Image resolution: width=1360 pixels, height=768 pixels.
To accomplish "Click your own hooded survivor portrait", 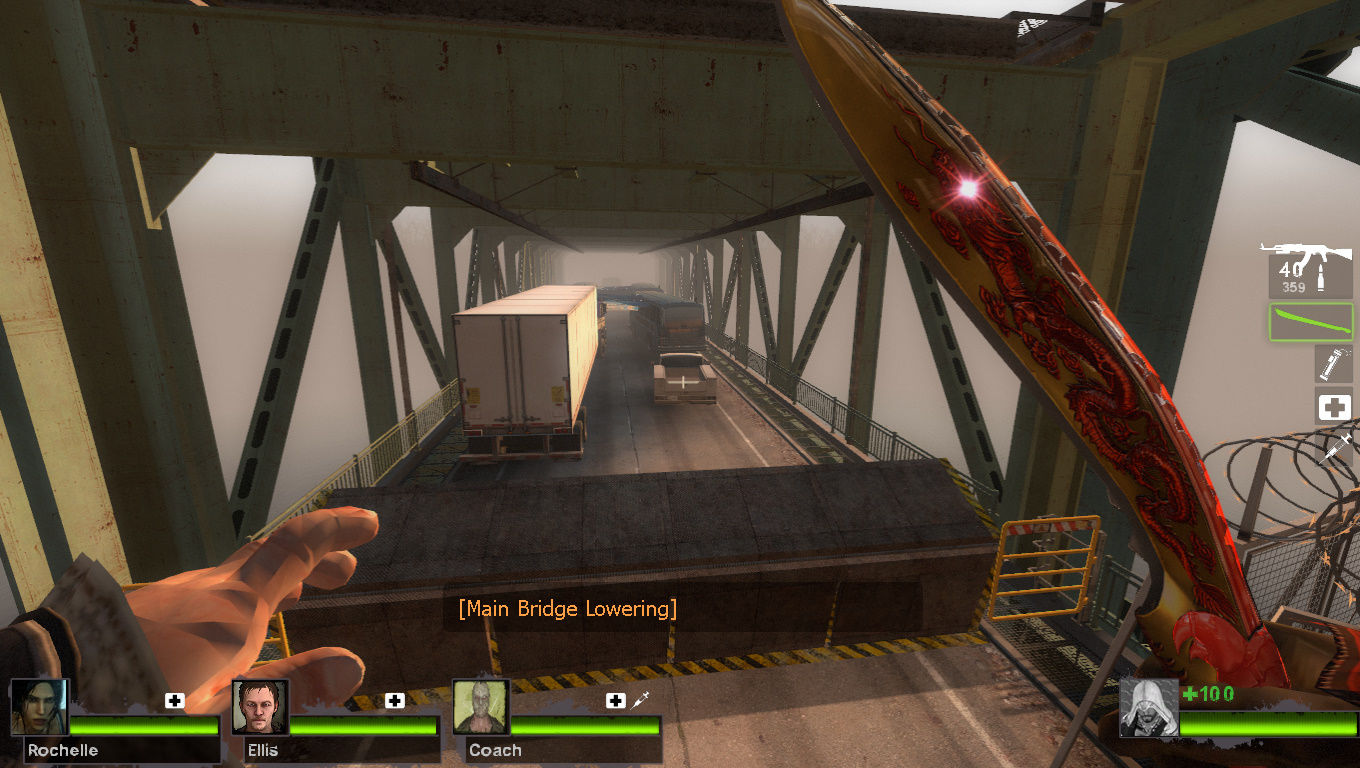I will (x=1148, y=708).
